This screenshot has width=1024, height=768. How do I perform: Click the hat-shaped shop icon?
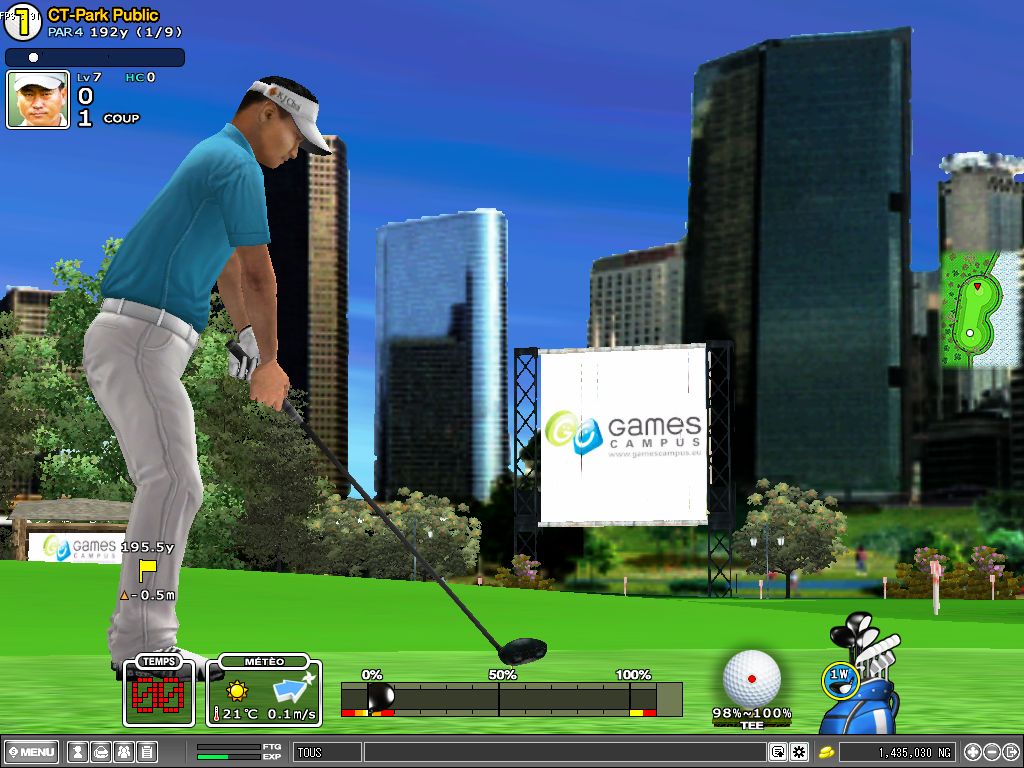[x=100, y=752]
